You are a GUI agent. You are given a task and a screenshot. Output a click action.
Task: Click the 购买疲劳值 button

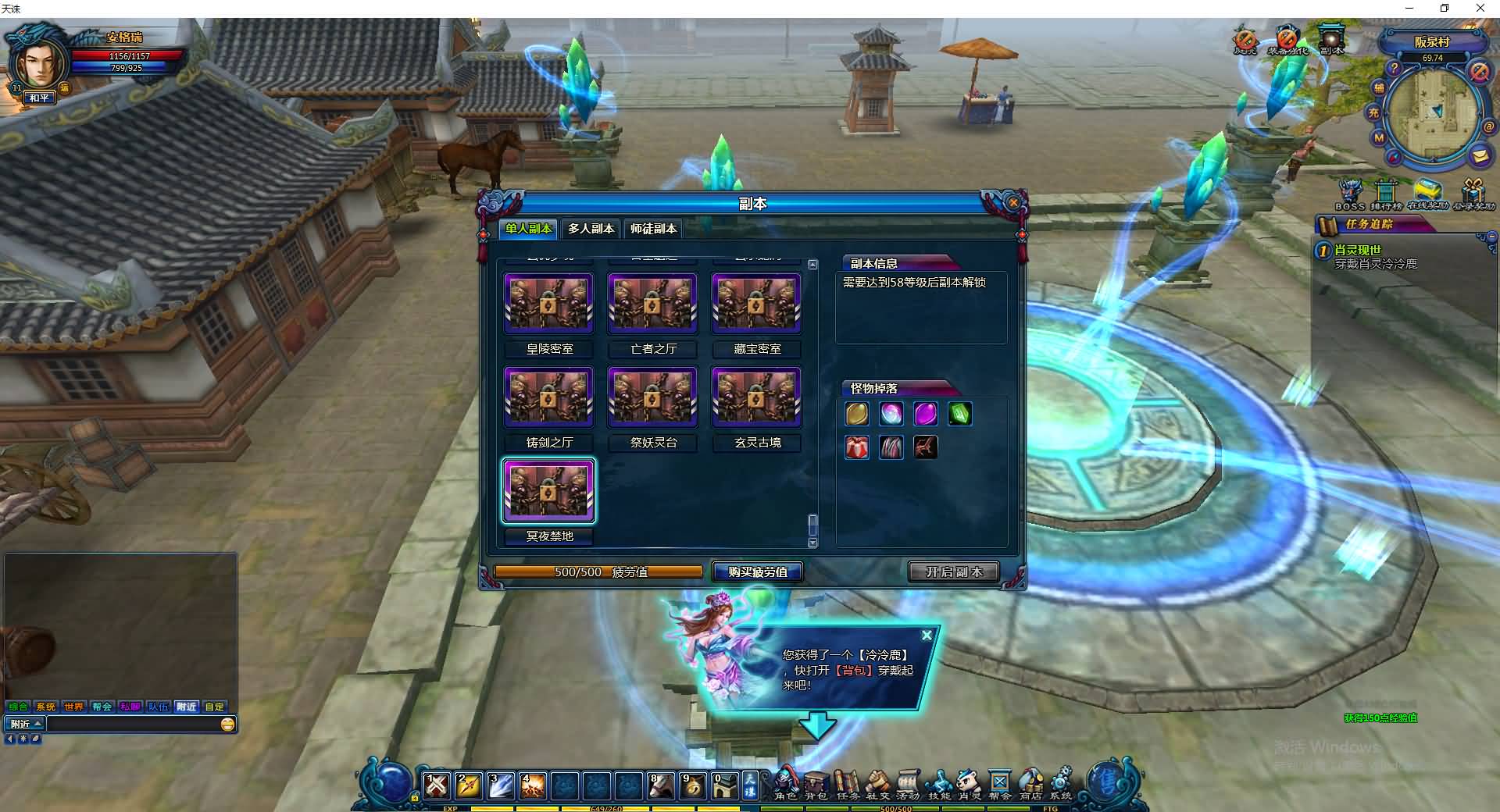point(757,572)
